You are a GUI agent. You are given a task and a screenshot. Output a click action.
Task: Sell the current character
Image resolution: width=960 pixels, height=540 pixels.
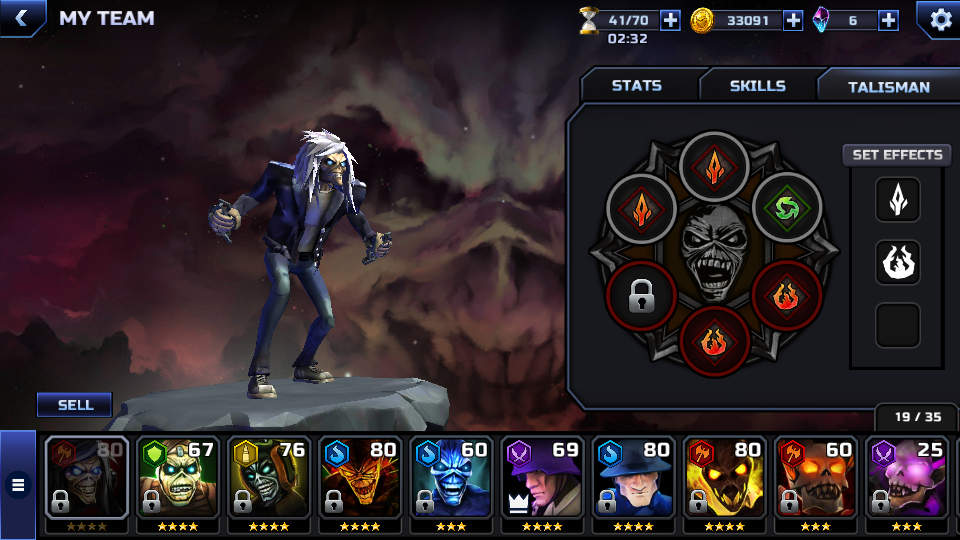[75, 404]
